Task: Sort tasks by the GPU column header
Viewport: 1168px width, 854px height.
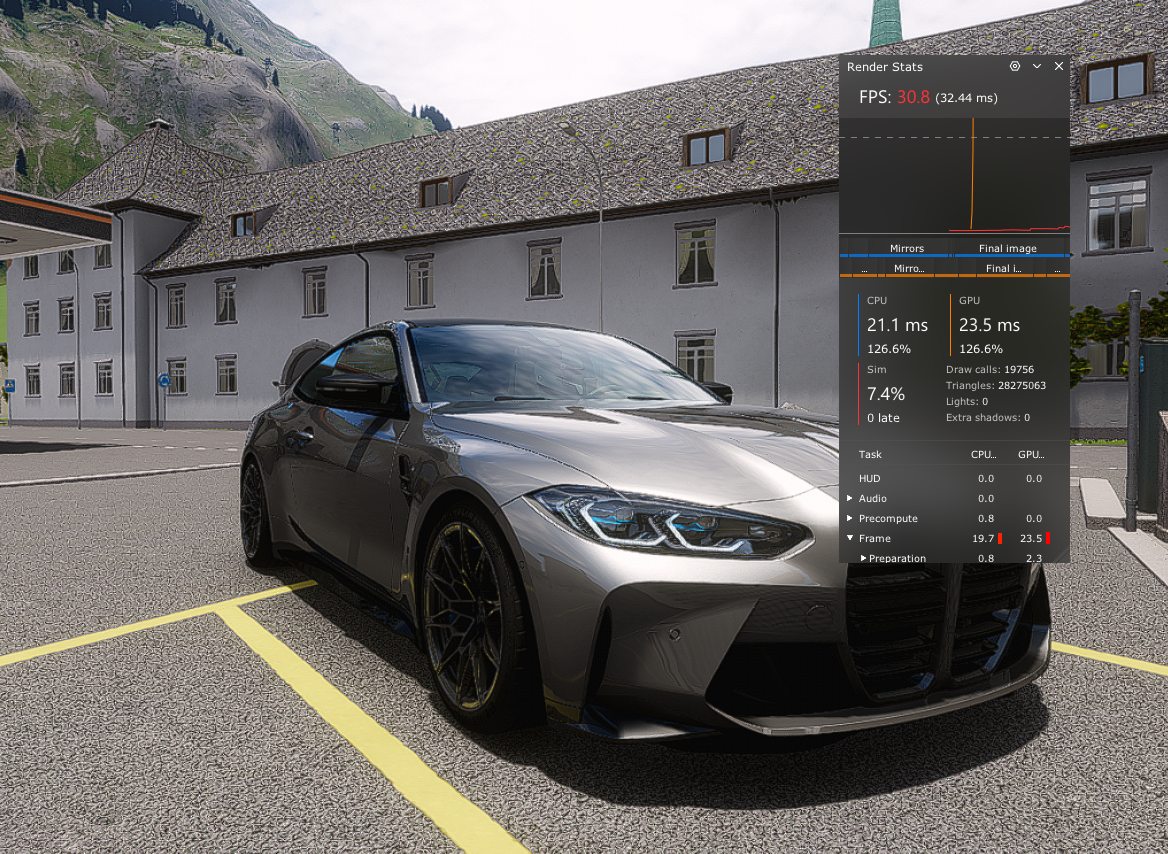Action: click(1031, 454)
